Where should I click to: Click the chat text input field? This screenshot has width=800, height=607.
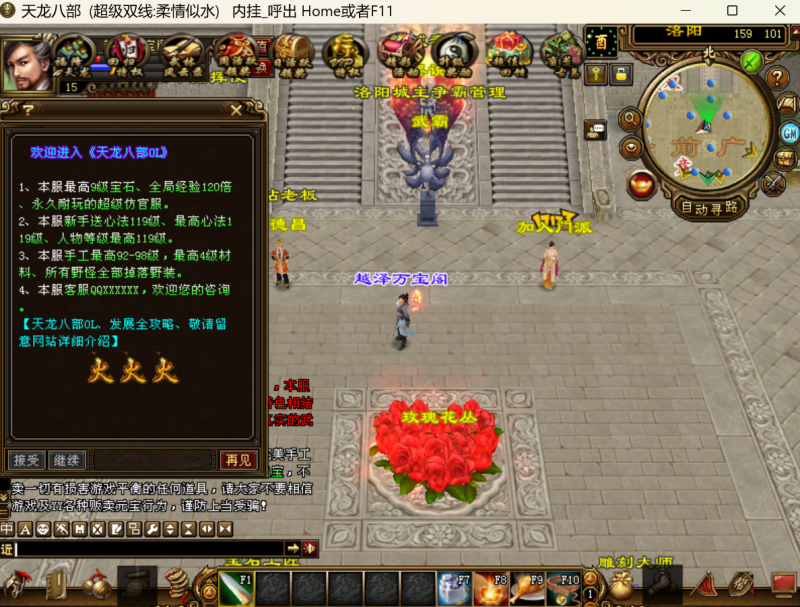click(x=150, y=548)
